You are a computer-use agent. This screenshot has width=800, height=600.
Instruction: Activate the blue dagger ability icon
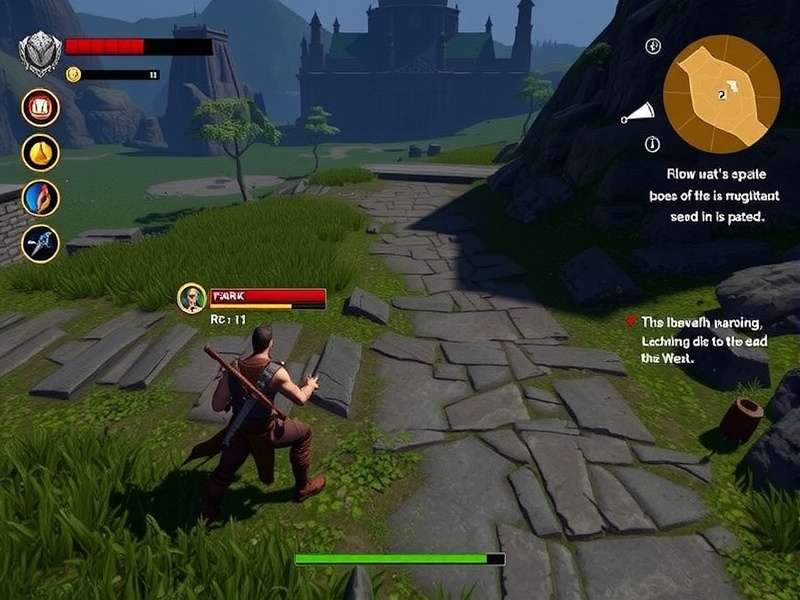point(41,243)
